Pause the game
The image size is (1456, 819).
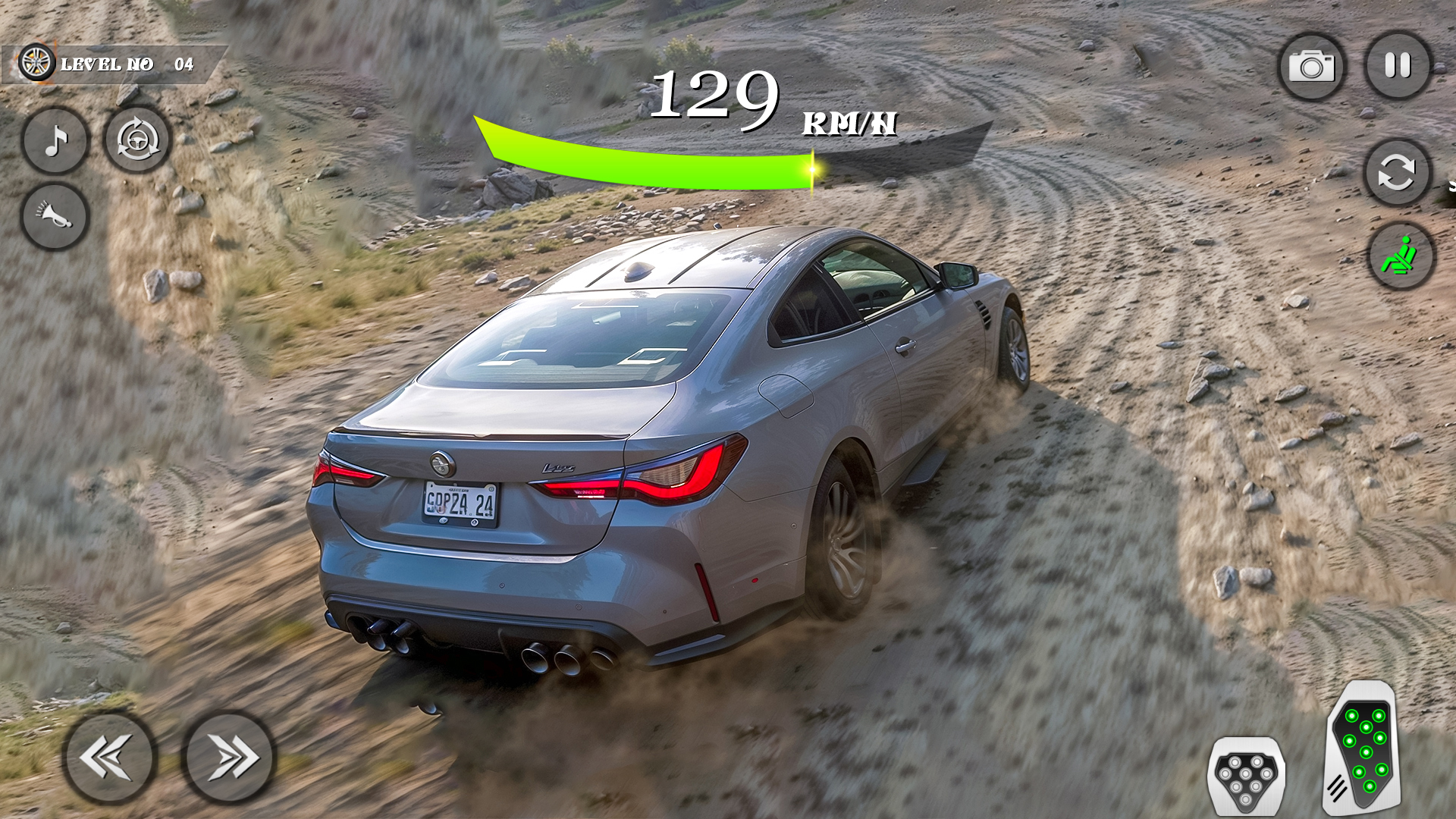pos(1398,65)
